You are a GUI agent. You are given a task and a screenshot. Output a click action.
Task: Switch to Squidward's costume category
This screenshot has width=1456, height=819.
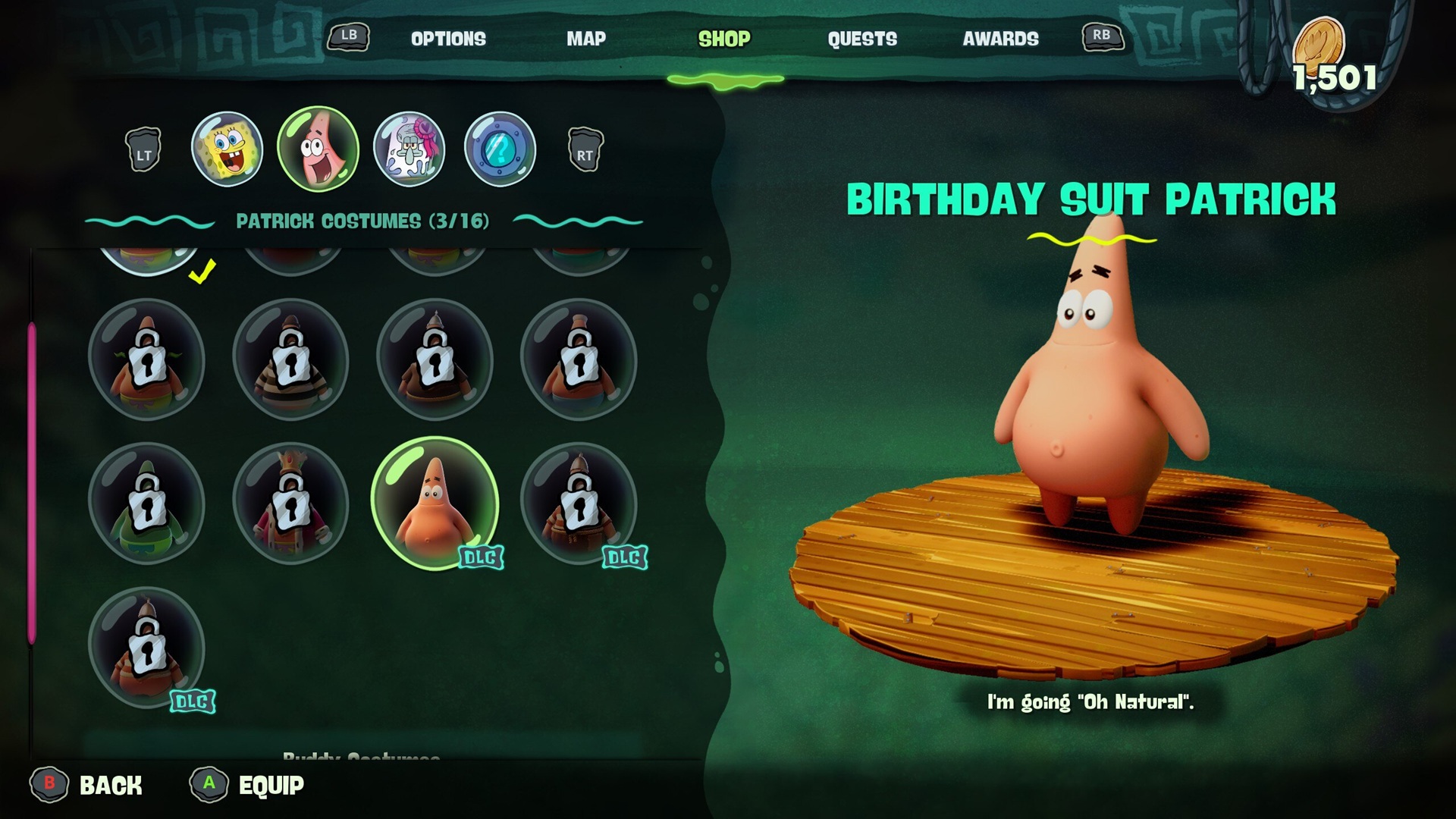409,149
